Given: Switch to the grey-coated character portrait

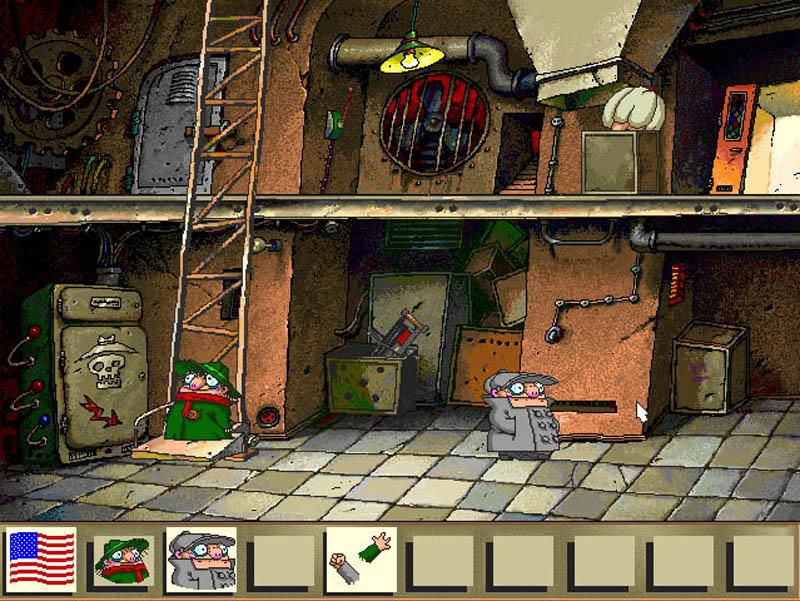Looking at the screenshot, I should click(x=201, y=560).
